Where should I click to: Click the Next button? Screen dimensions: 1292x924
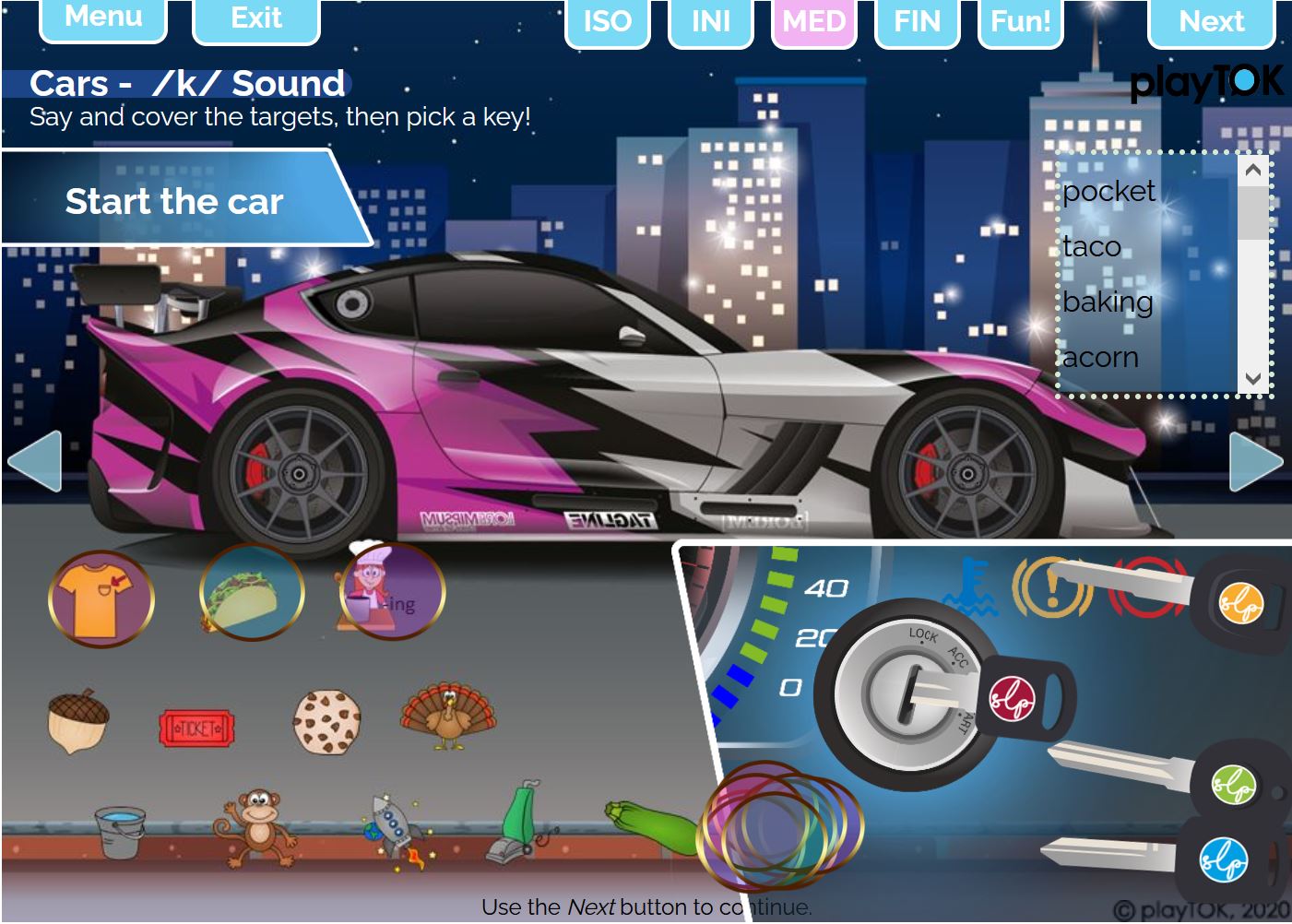[x=1211, y=21]
